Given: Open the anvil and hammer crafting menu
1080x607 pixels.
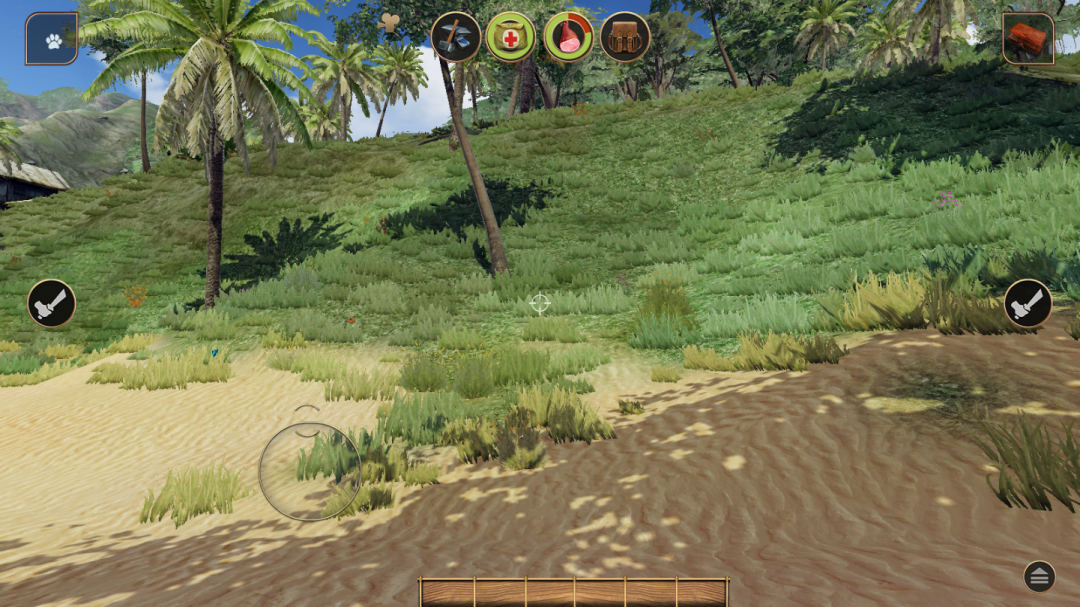Looking at the screenshot, I should coord(456,37).
